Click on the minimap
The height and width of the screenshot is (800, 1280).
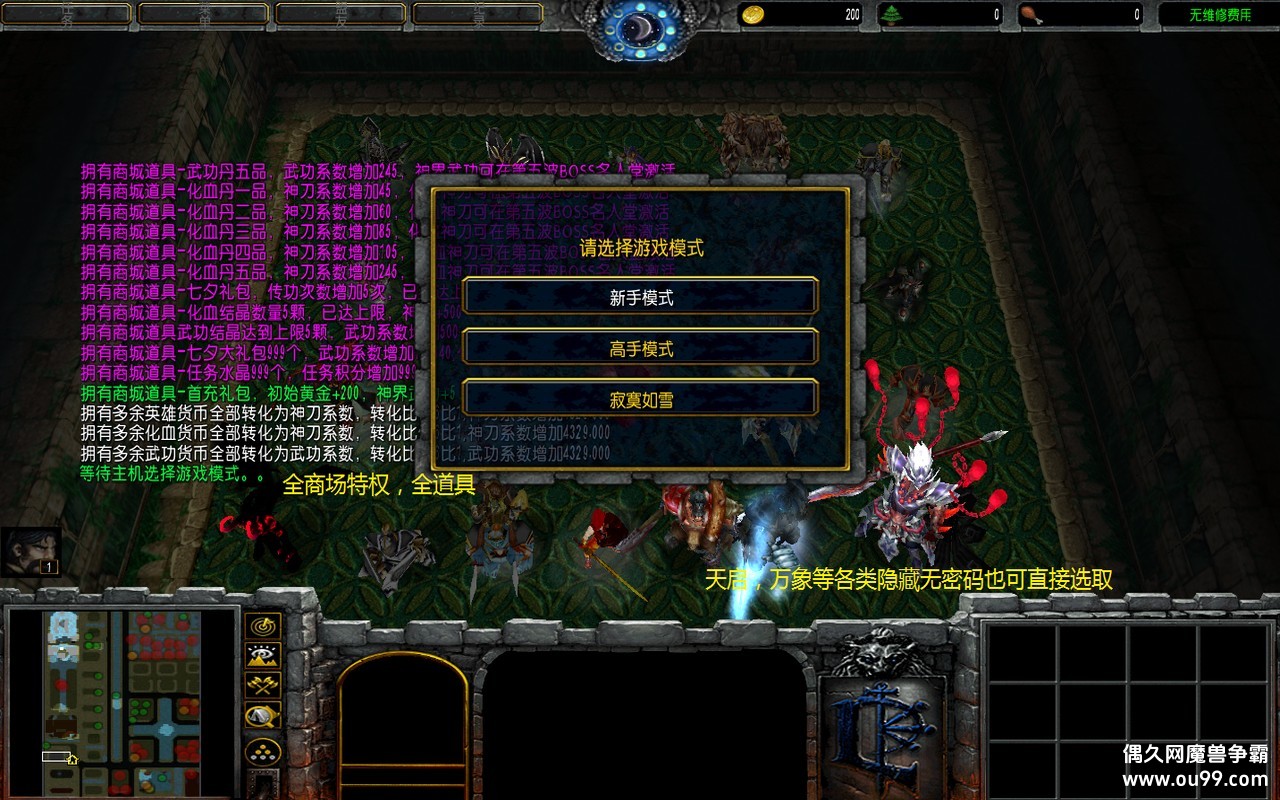click(122, 700)
